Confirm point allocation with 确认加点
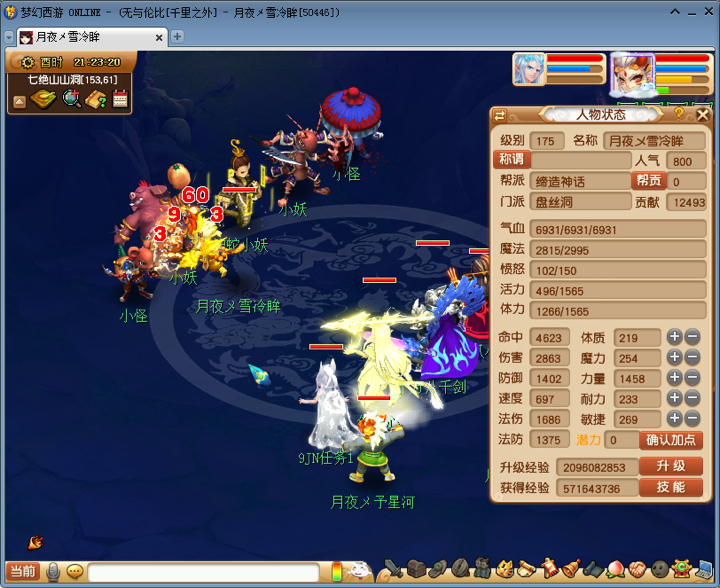Viewport: 720px width, 588px height. 671,440
